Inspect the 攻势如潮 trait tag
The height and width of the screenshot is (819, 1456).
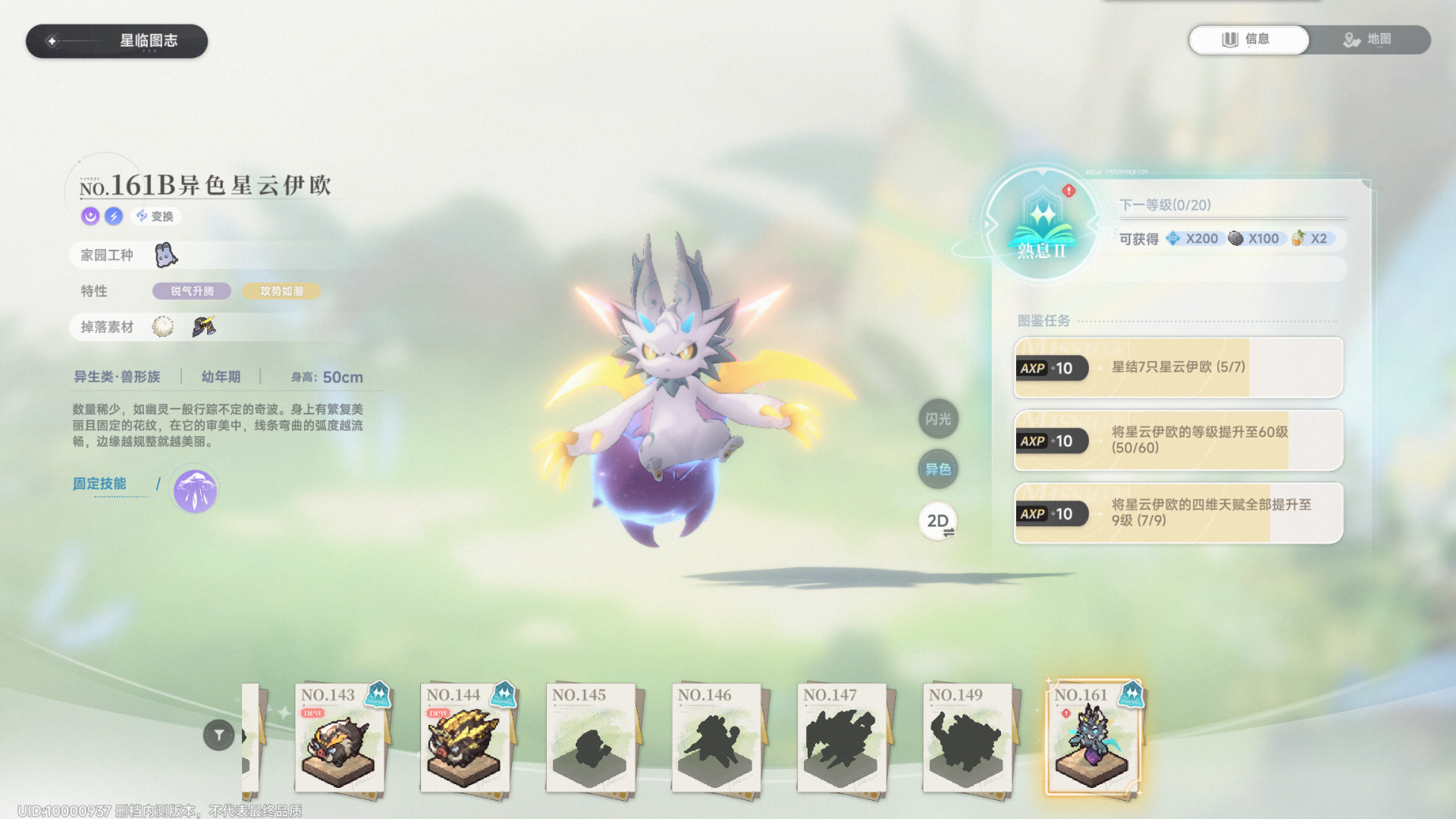pos(281,291)
